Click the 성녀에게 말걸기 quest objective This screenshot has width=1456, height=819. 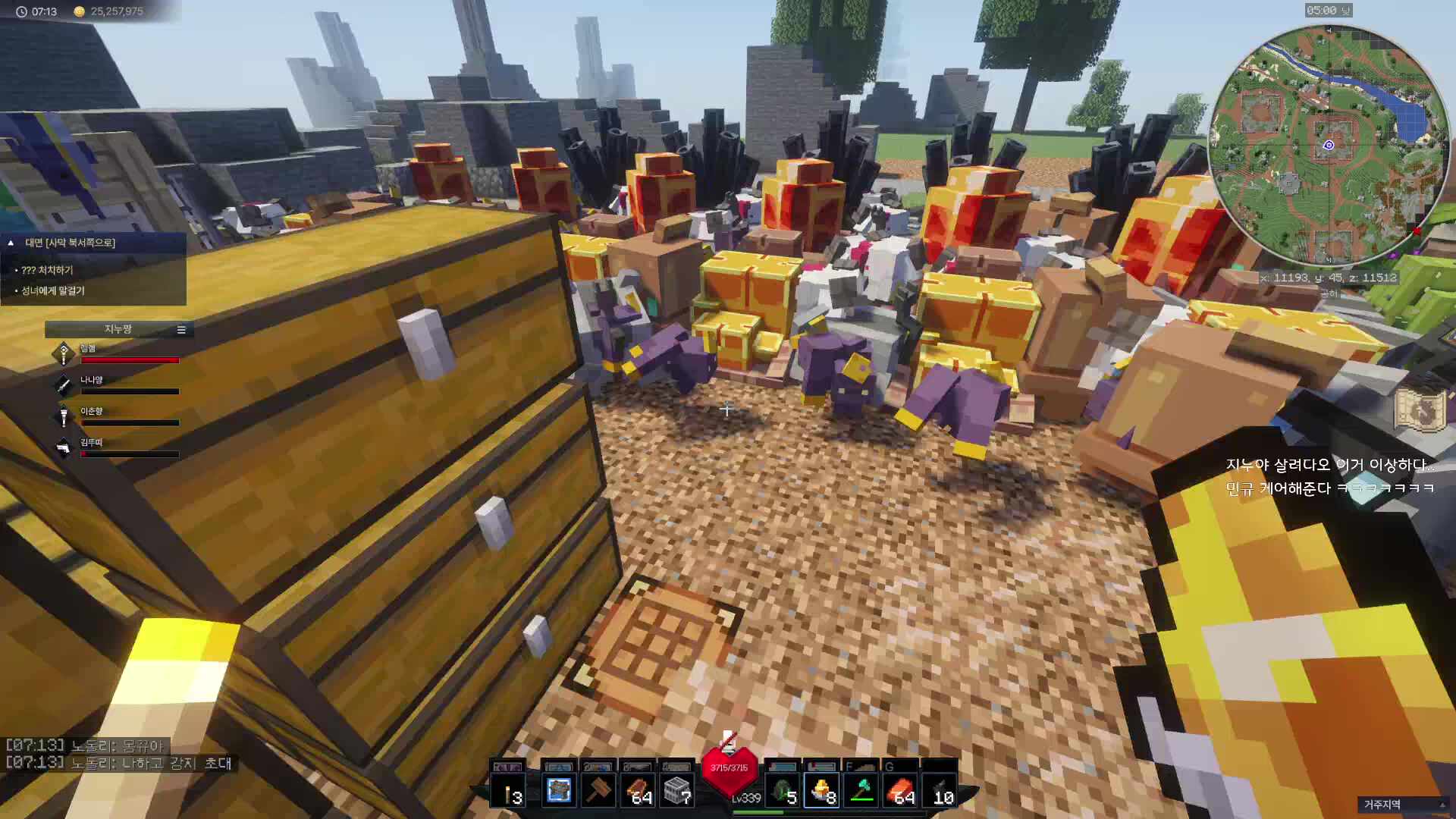point(53,290)
